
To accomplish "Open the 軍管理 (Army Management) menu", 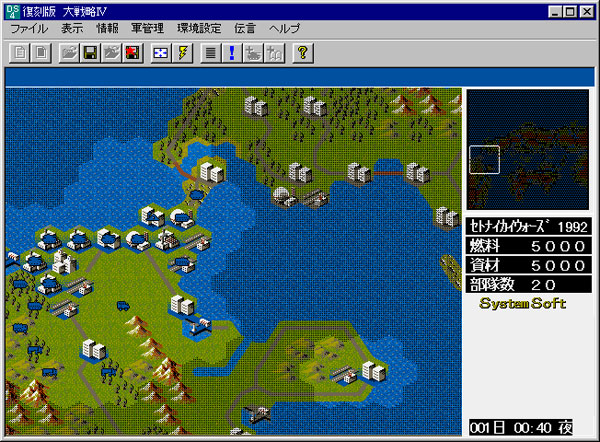I will tap(147, 30).
